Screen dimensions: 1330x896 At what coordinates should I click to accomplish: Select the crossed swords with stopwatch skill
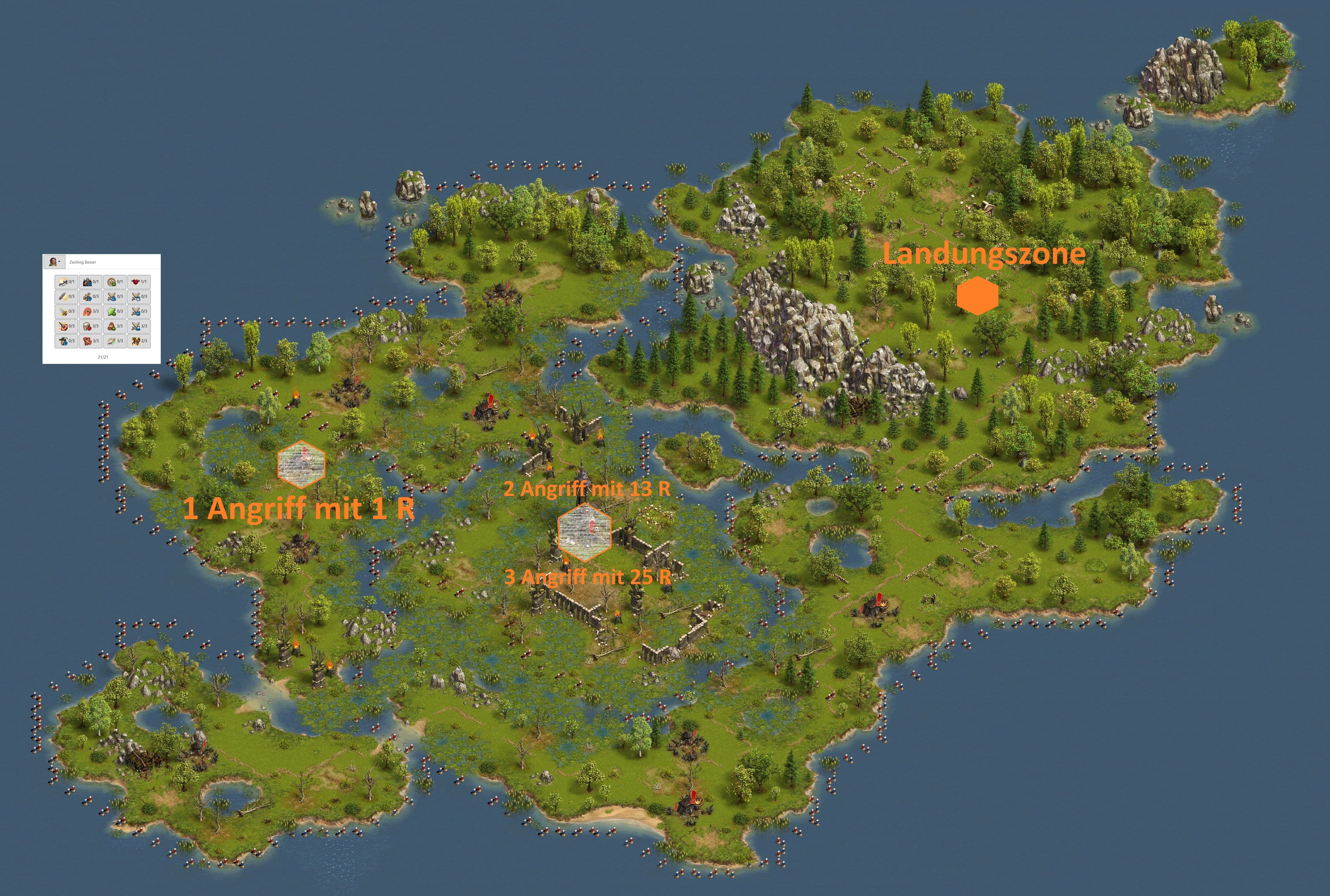tap(139, 297)
